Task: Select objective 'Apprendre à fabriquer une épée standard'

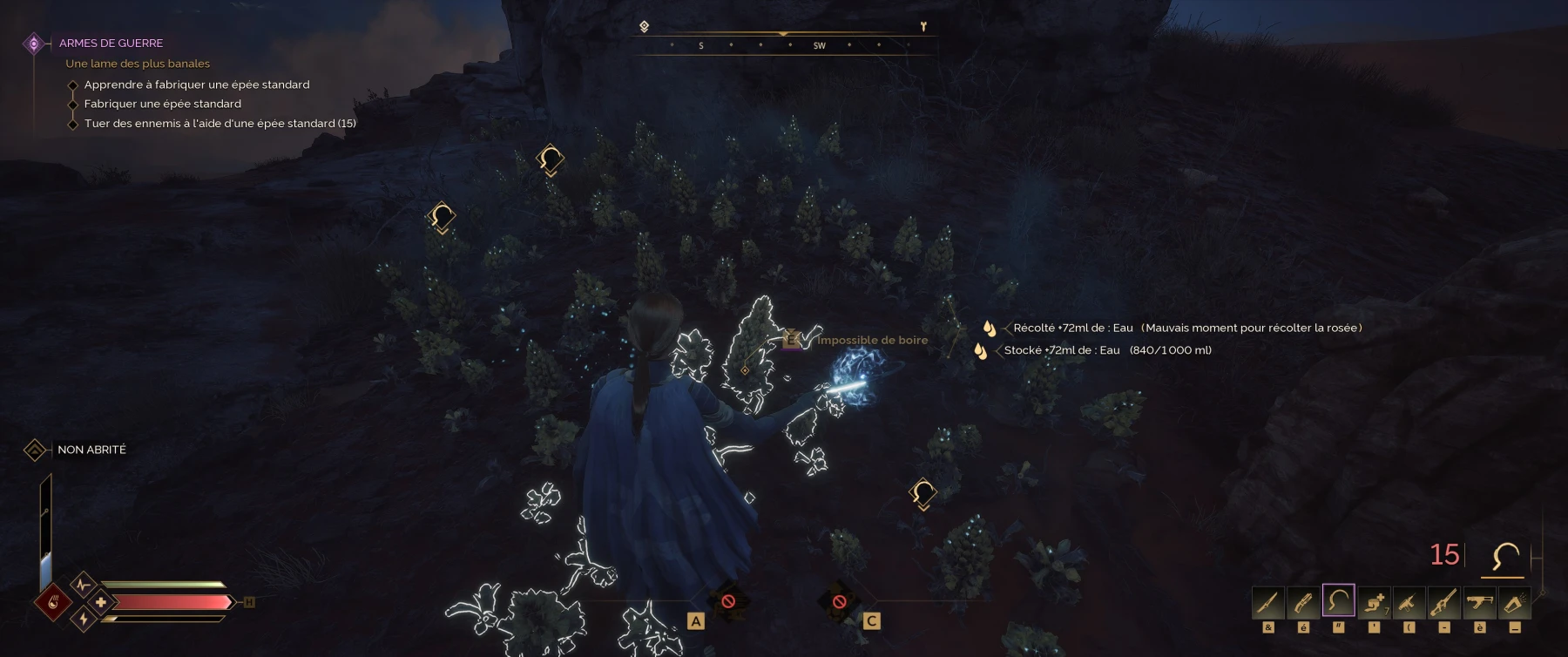Action: pos(196,85)
